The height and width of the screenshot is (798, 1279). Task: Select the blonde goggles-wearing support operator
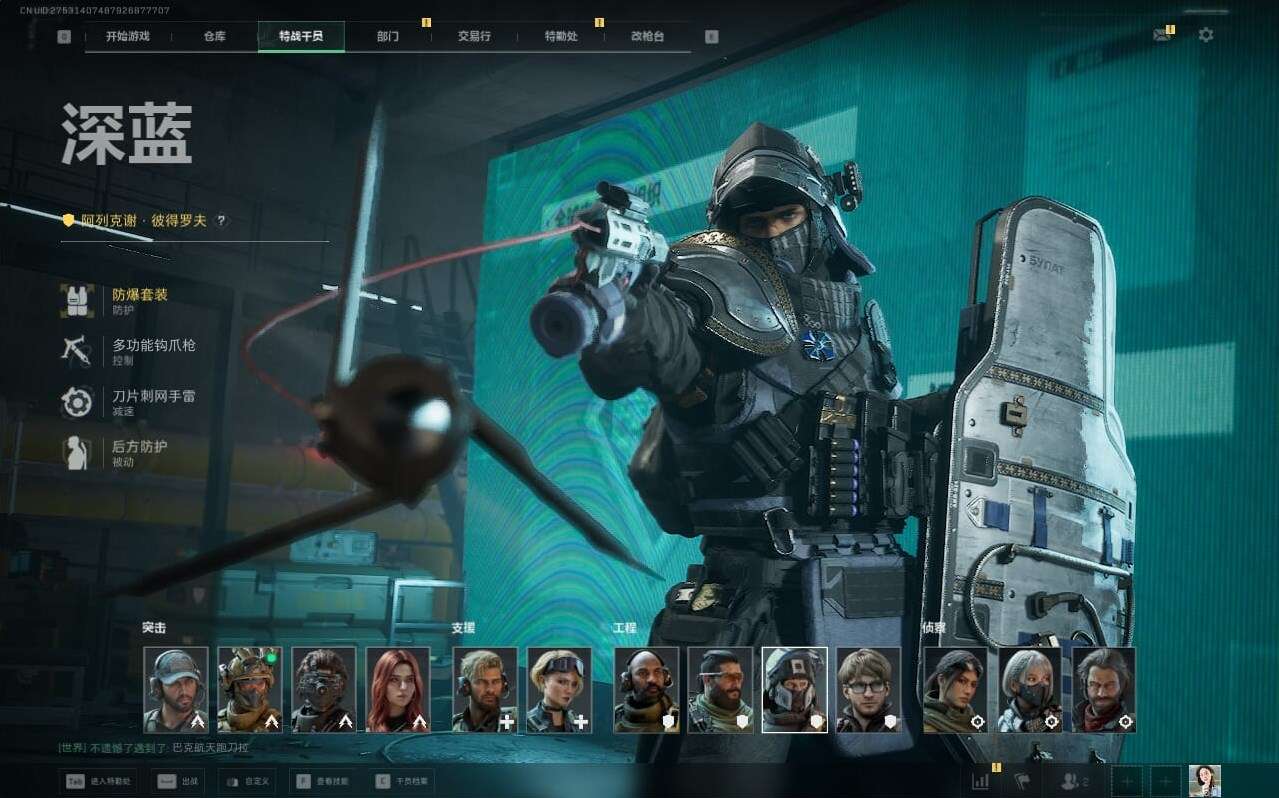click(x=559, y=689)
